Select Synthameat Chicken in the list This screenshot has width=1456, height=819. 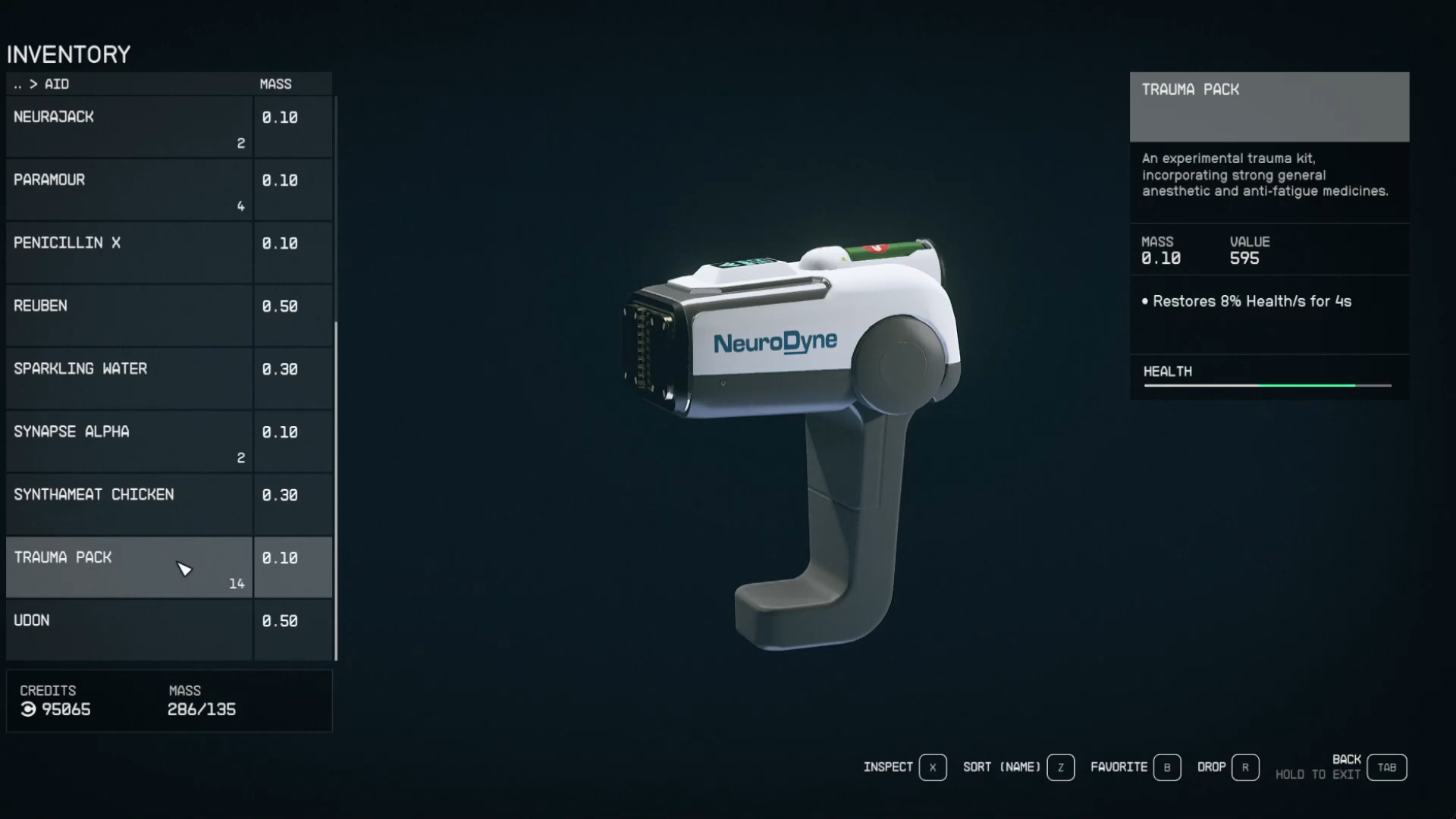pyautogui.click(x=129, y=504)
